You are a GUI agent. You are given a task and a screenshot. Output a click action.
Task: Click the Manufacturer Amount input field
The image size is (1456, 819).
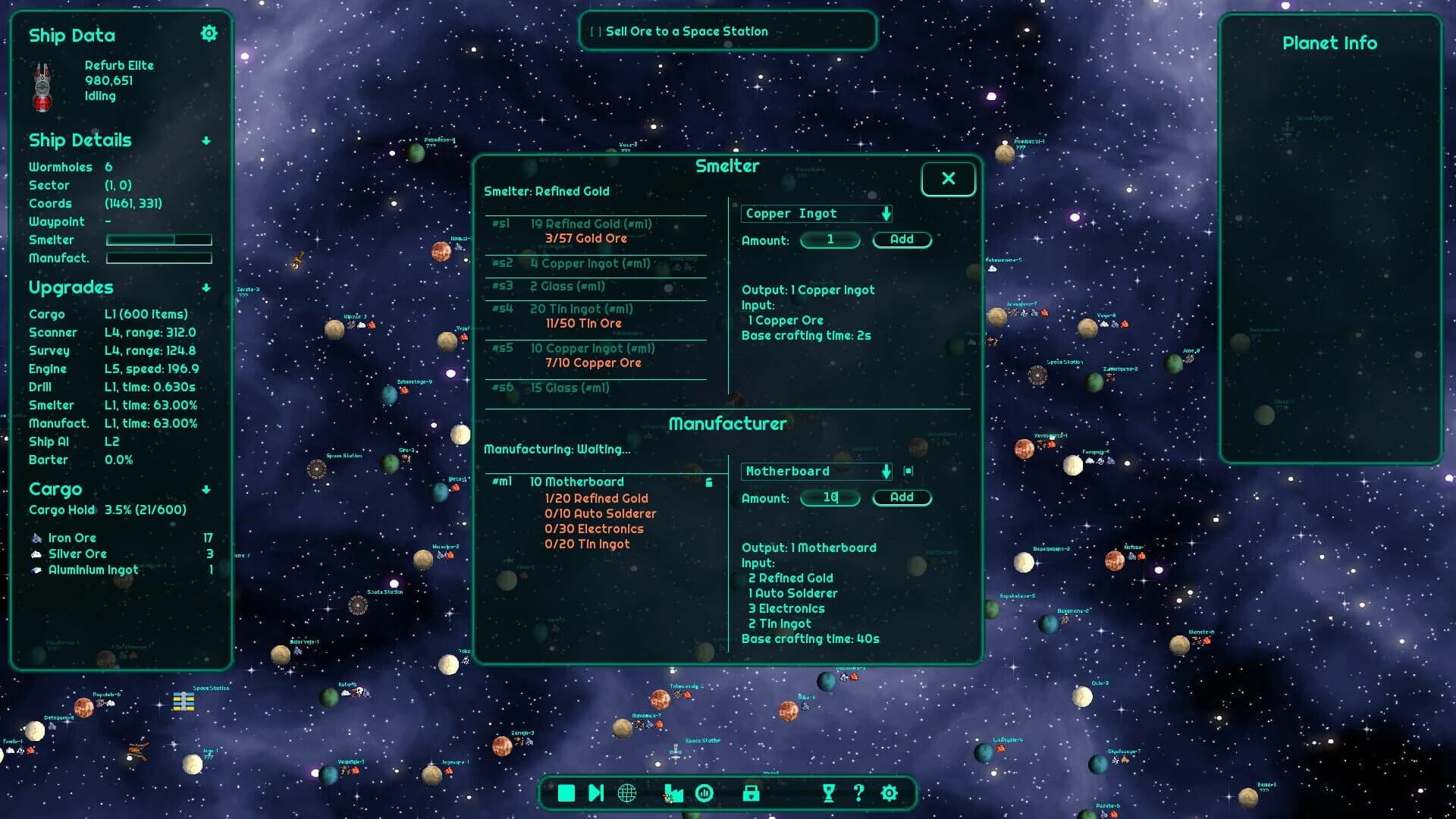830,497
